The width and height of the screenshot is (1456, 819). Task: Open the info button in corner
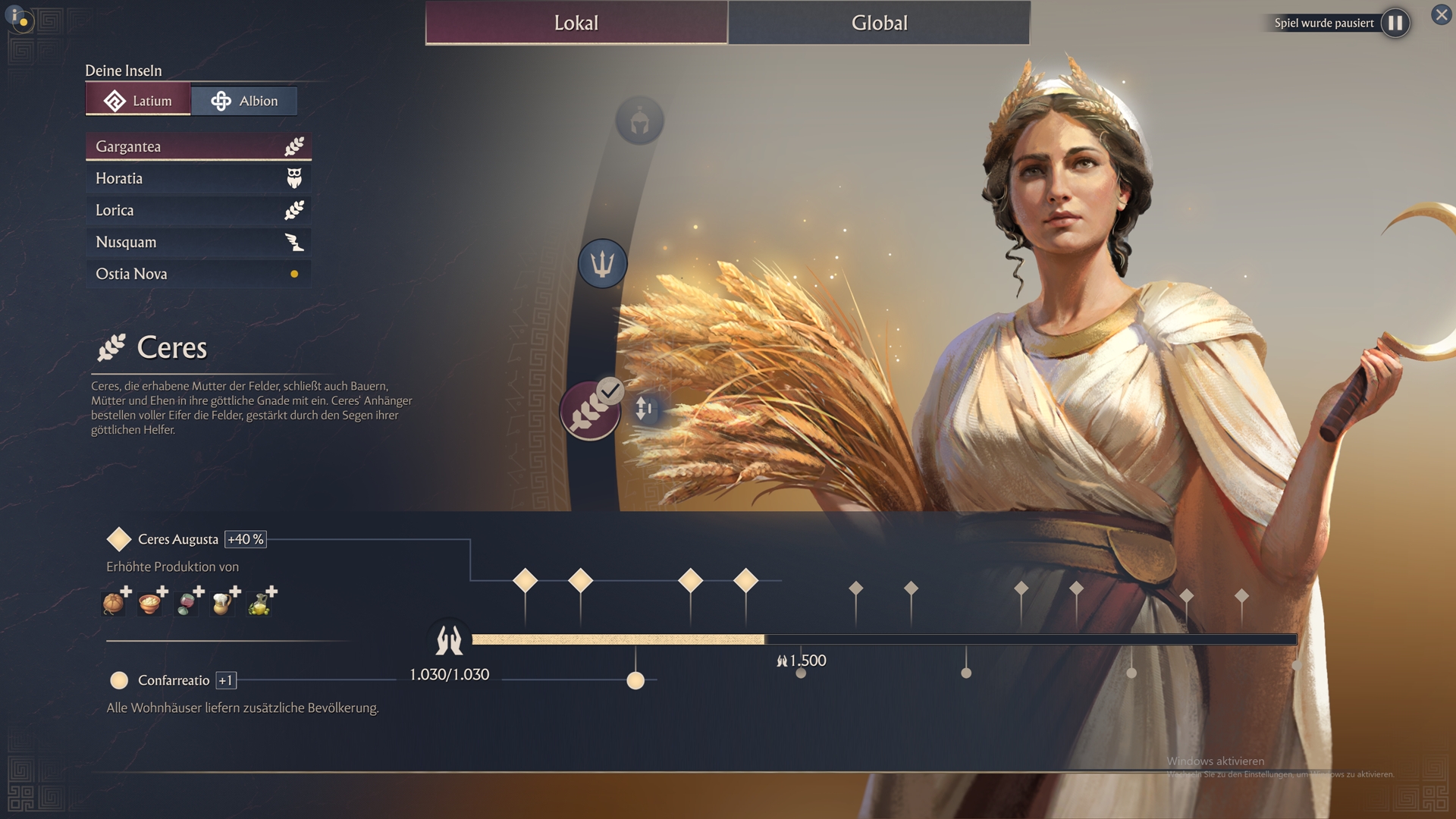17,17
